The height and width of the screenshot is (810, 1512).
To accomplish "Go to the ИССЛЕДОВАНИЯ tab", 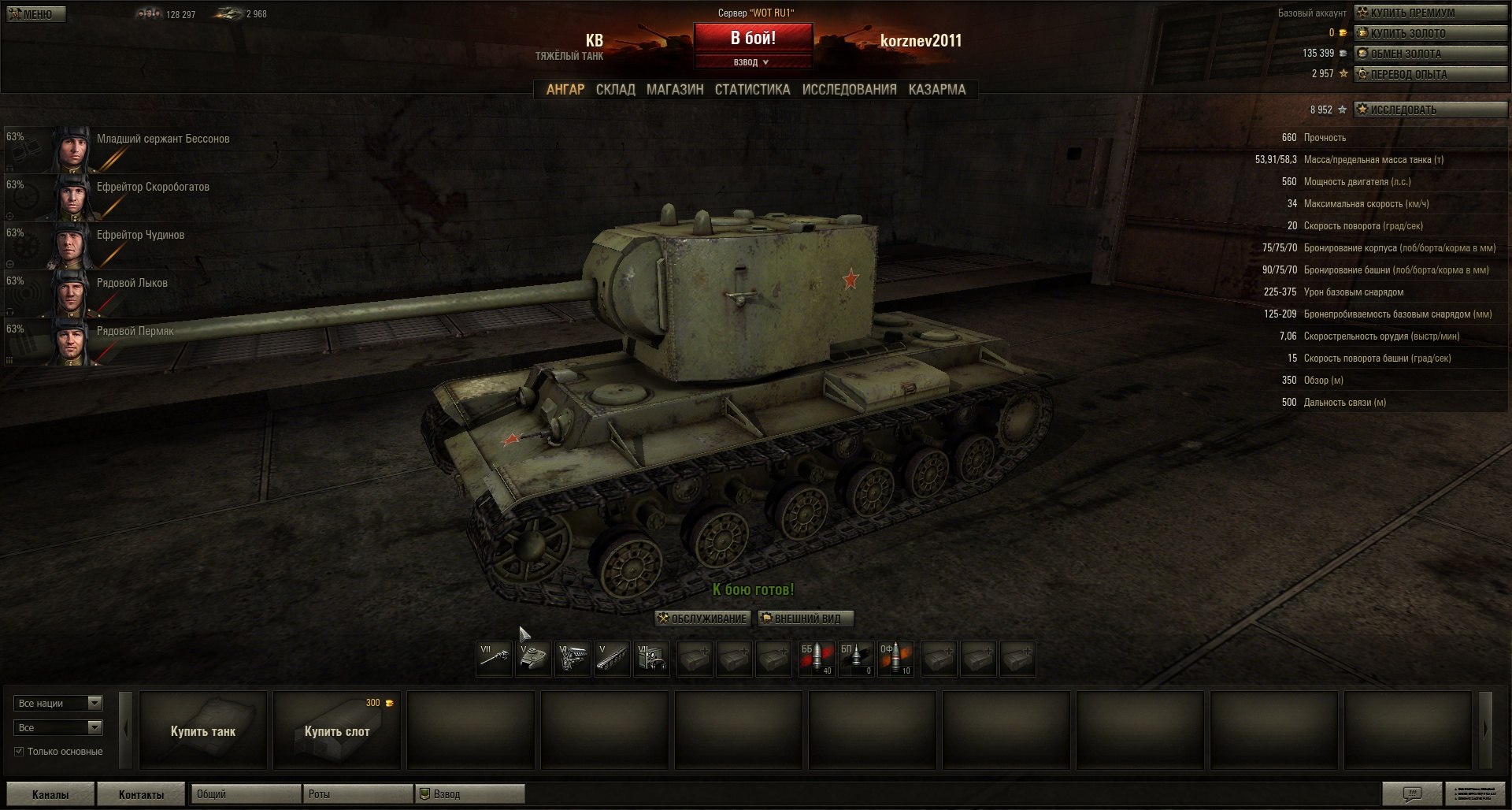I will click(849, 90).
